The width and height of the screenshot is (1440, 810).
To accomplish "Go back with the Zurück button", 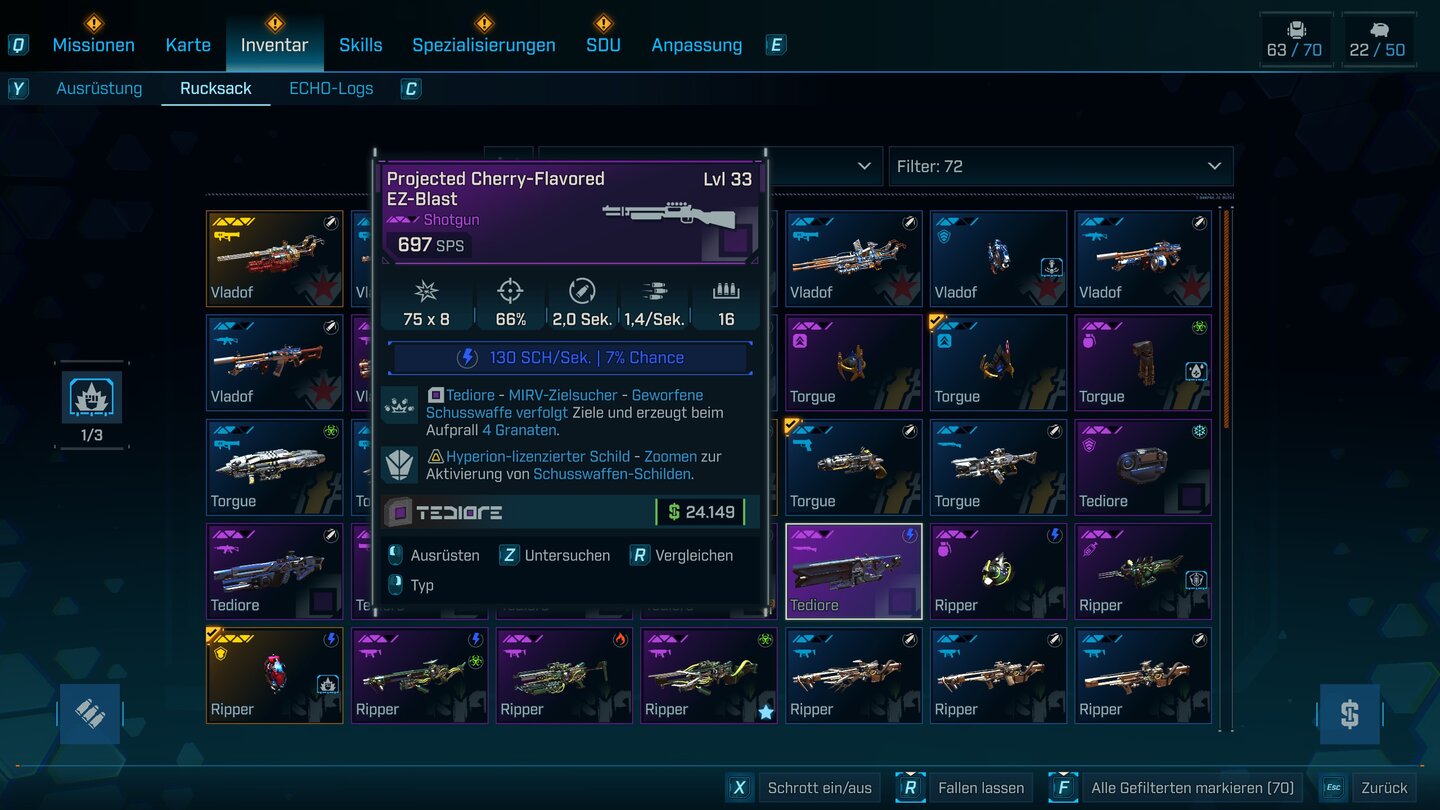I will click(x=1383, y=788).
